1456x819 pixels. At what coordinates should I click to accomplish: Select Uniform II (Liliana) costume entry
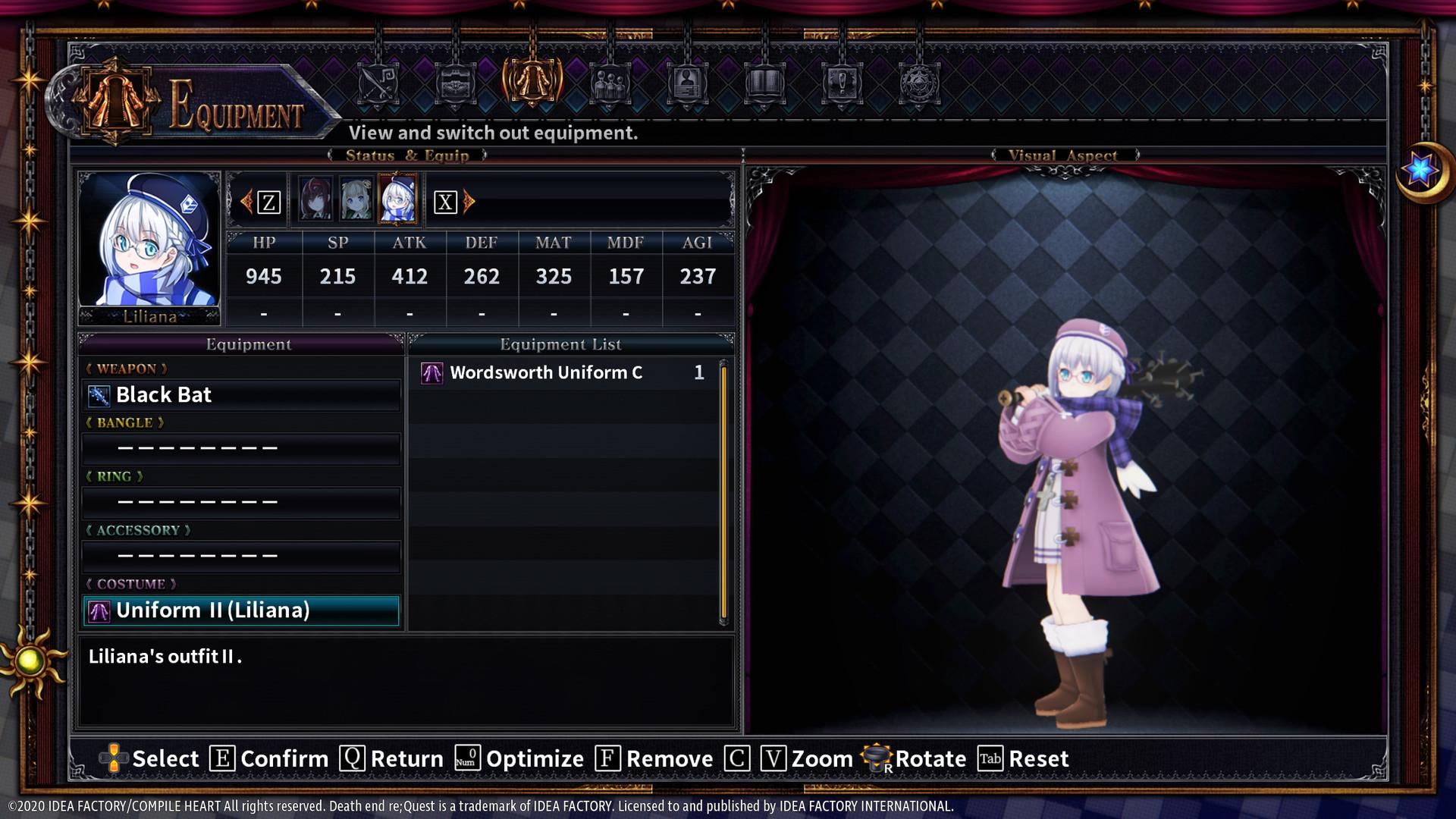(x=241, y=610)
